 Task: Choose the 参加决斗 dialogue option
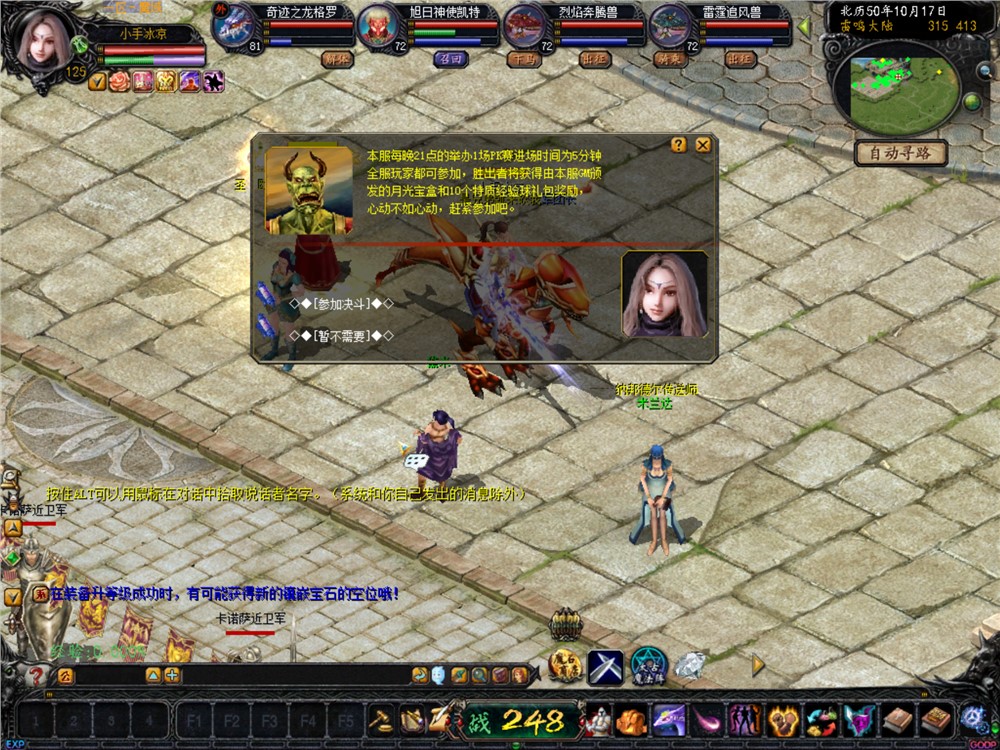click(341, 303)
